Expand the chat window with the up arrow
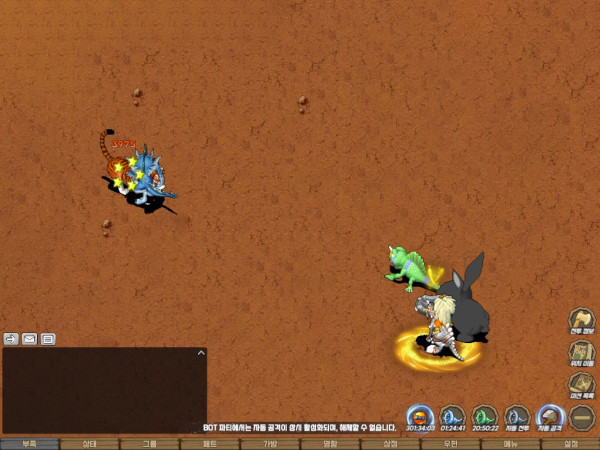 pos(200,353)
